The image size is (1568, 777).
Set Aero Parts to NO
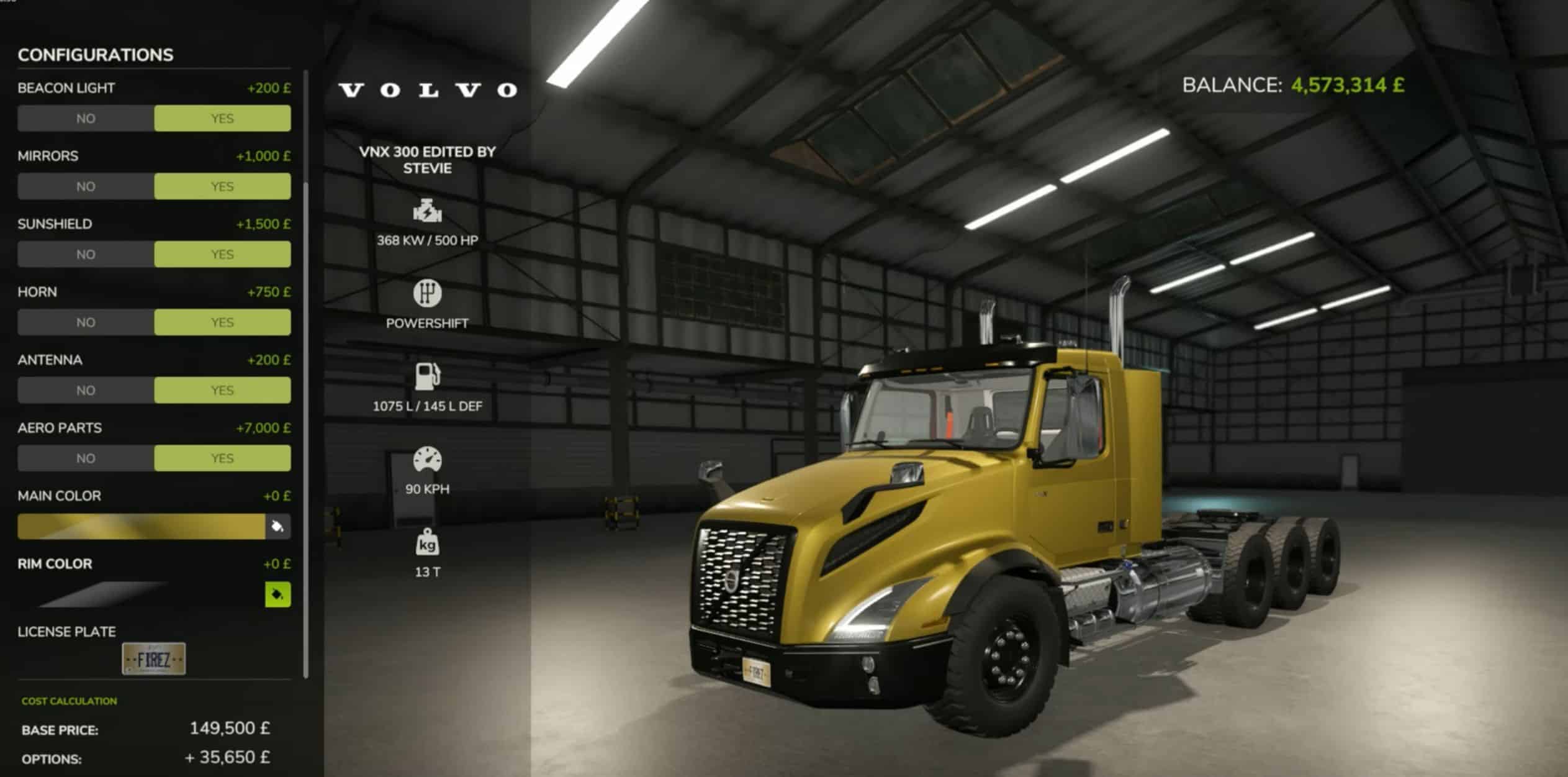pyautogui.click(x=86, y=458)
